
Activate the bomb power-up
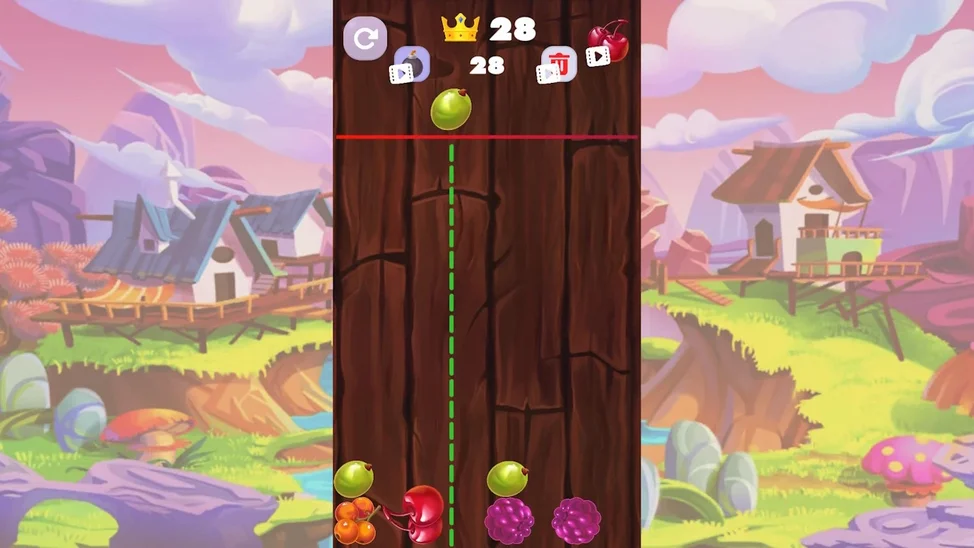pos(410,64)
